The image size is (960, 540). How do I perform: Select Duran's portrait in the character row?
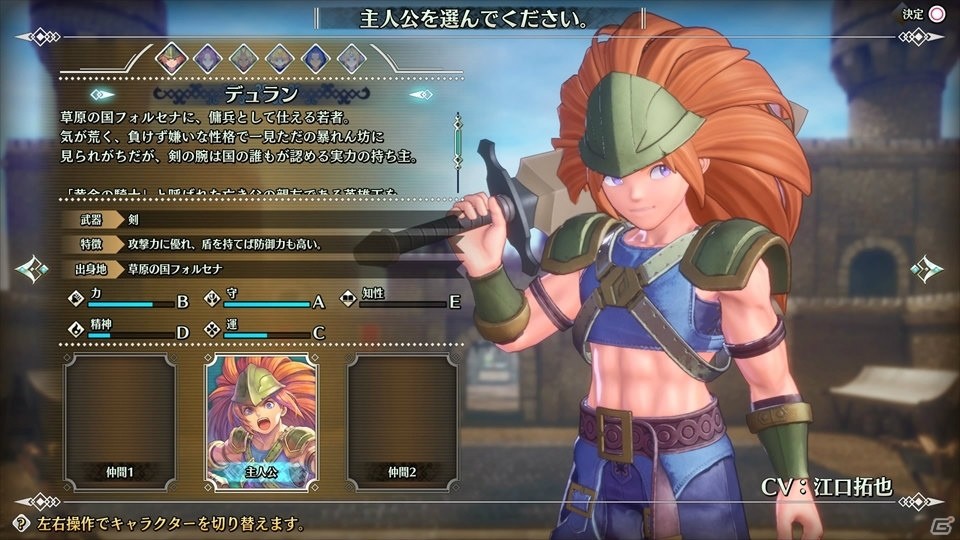tap(171, 58)
